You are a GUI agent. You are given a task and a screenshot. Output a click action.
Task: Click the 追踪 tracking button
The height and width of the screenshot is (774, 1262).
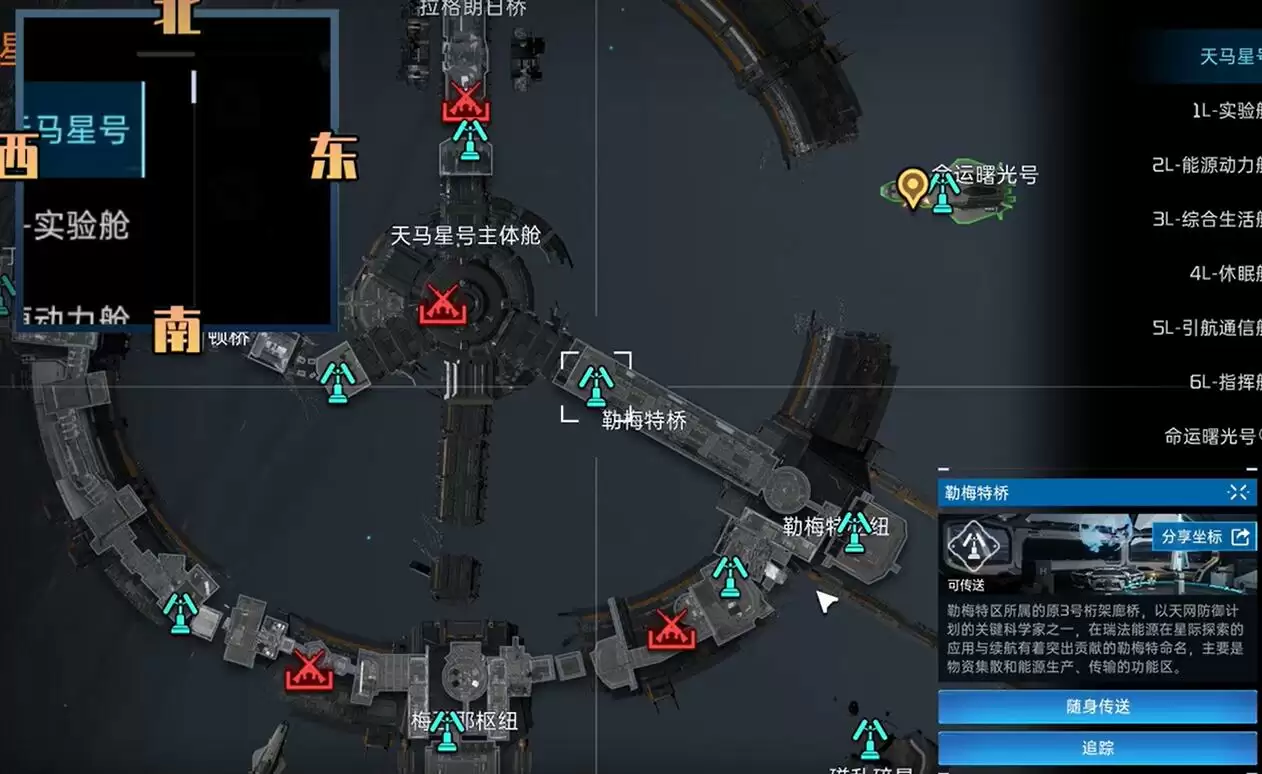[x=1097, y=748]
